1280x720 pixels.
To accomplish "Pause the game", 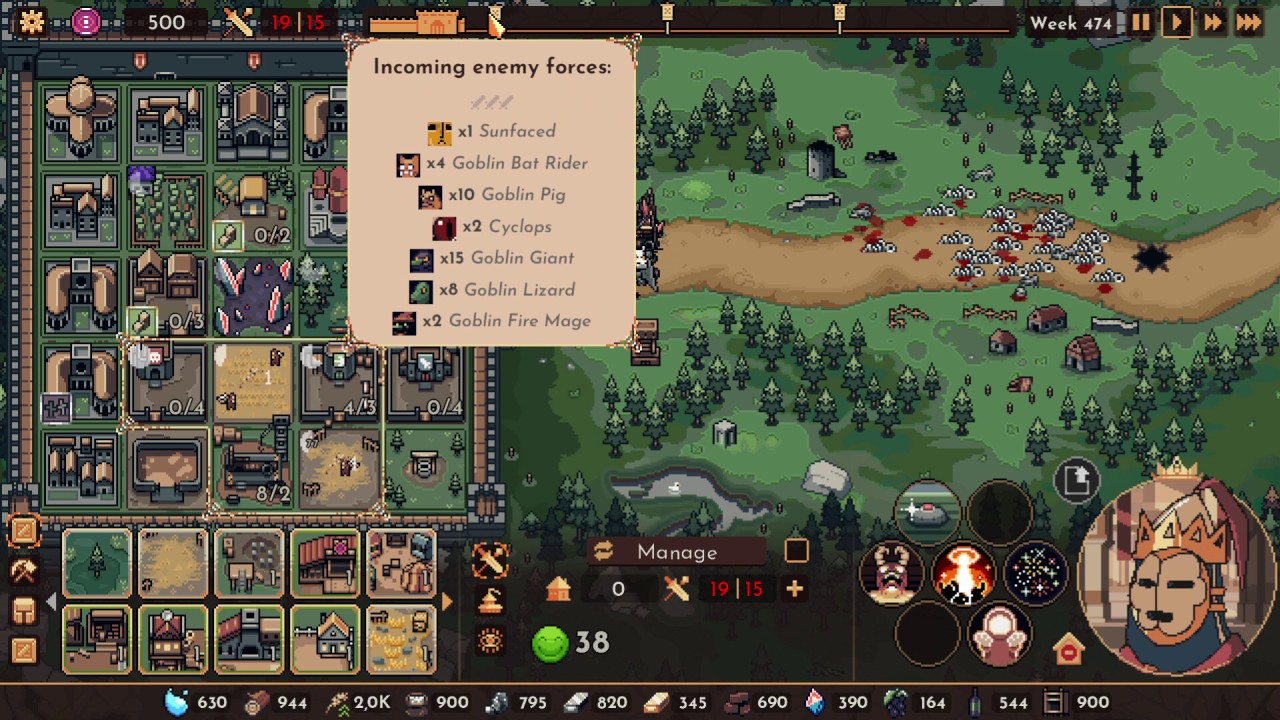I will tap(1141, 22).
